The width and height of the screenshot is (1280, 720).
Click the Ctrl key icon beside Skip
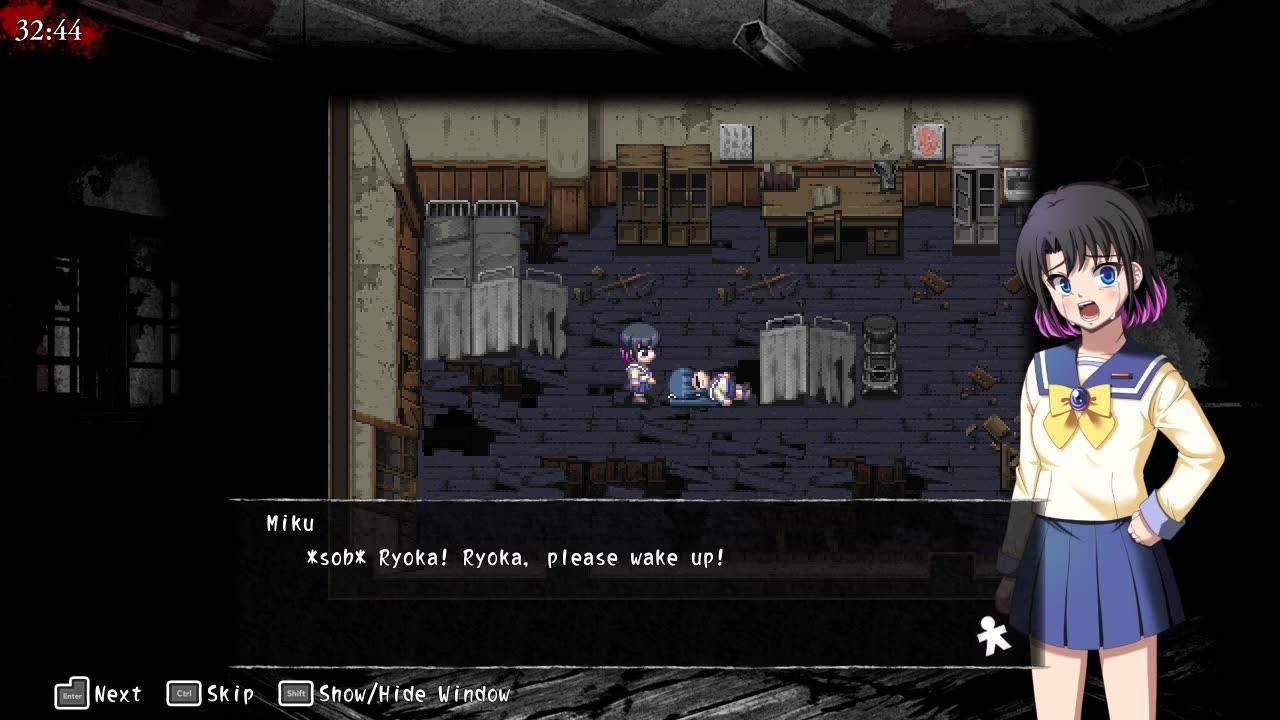(182, 692)
